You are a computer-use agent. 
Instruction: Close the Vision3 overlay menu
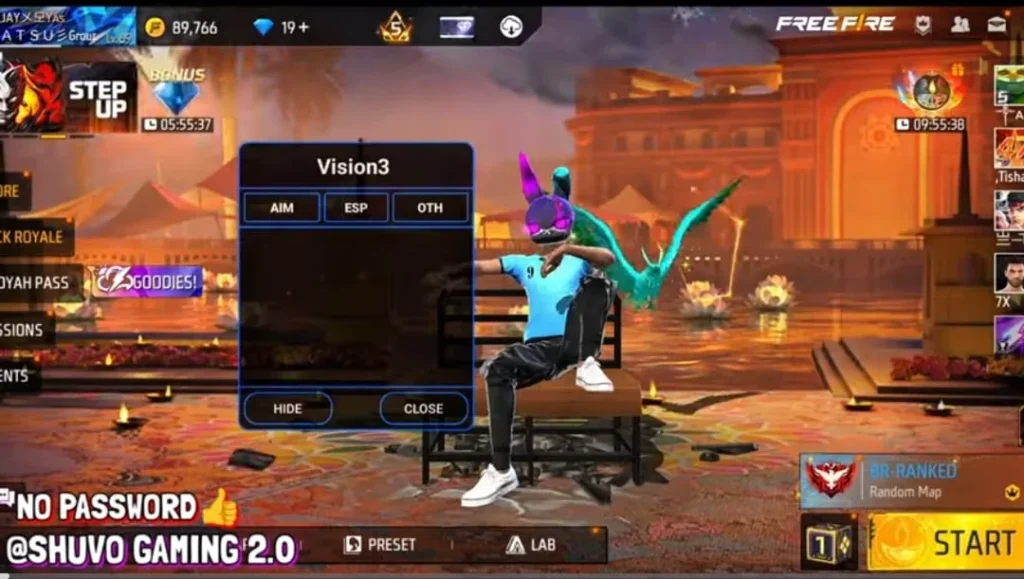423,408
